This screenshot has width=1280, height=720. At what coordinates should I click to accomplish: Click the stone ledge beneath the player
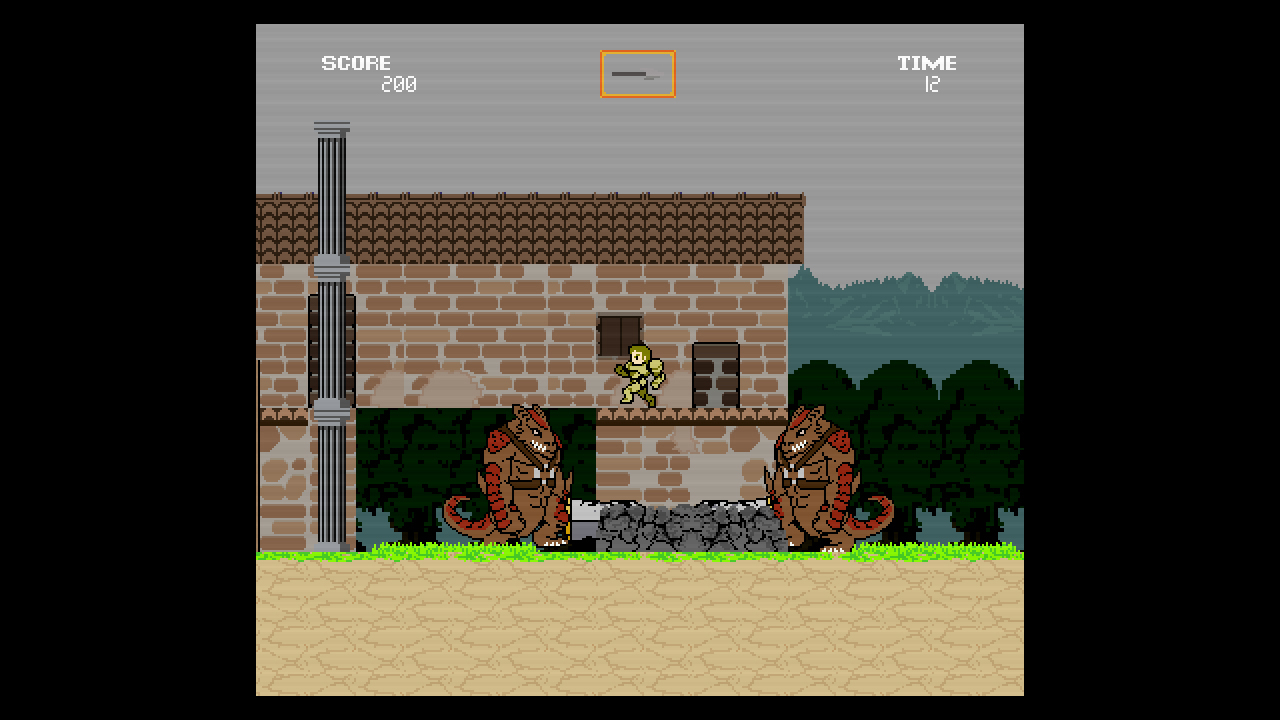point(690,415)
